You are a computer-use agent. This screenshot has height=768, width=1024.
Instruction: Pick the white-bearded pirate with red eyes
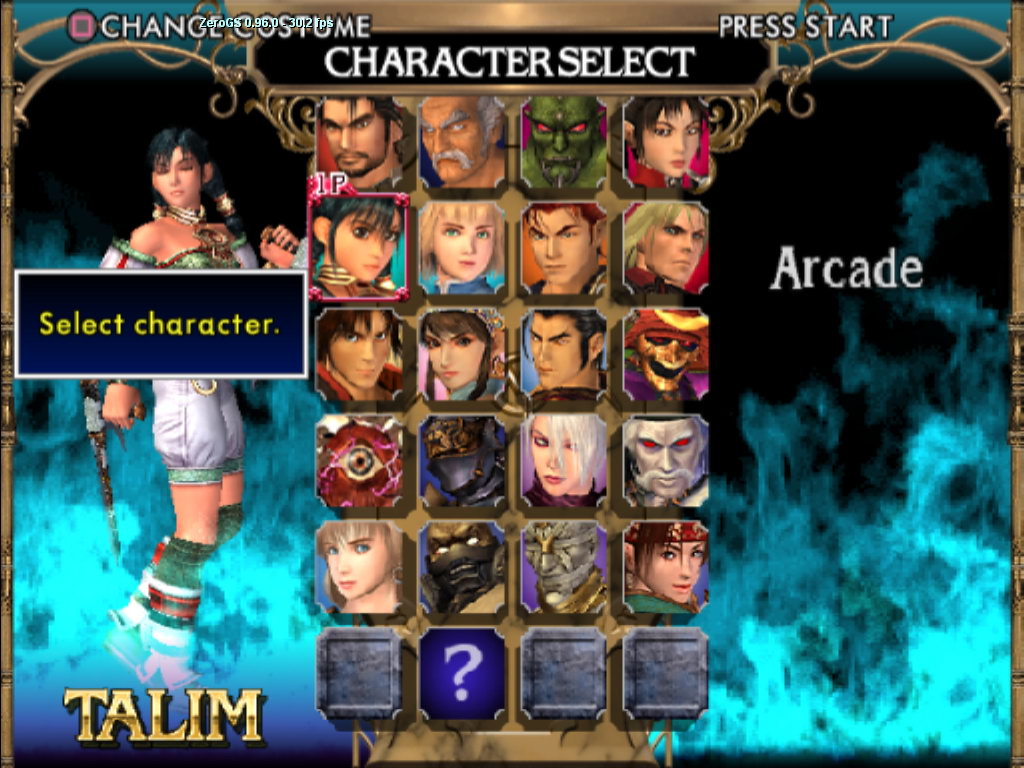pyautogui.click(x=666, y=462)
